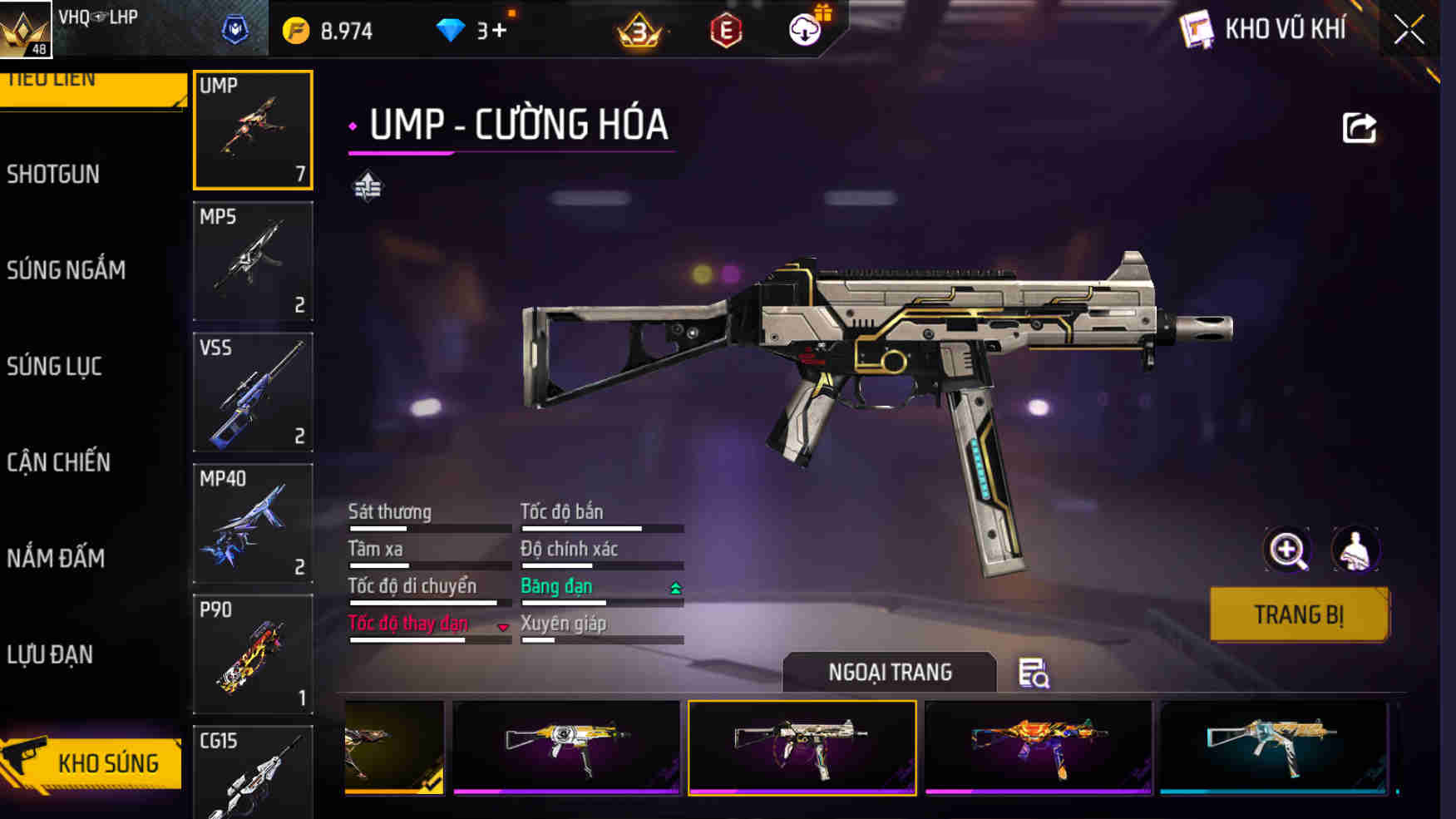
Task: Open the CẬN CHIẾN category
Action: coord(58,462)
